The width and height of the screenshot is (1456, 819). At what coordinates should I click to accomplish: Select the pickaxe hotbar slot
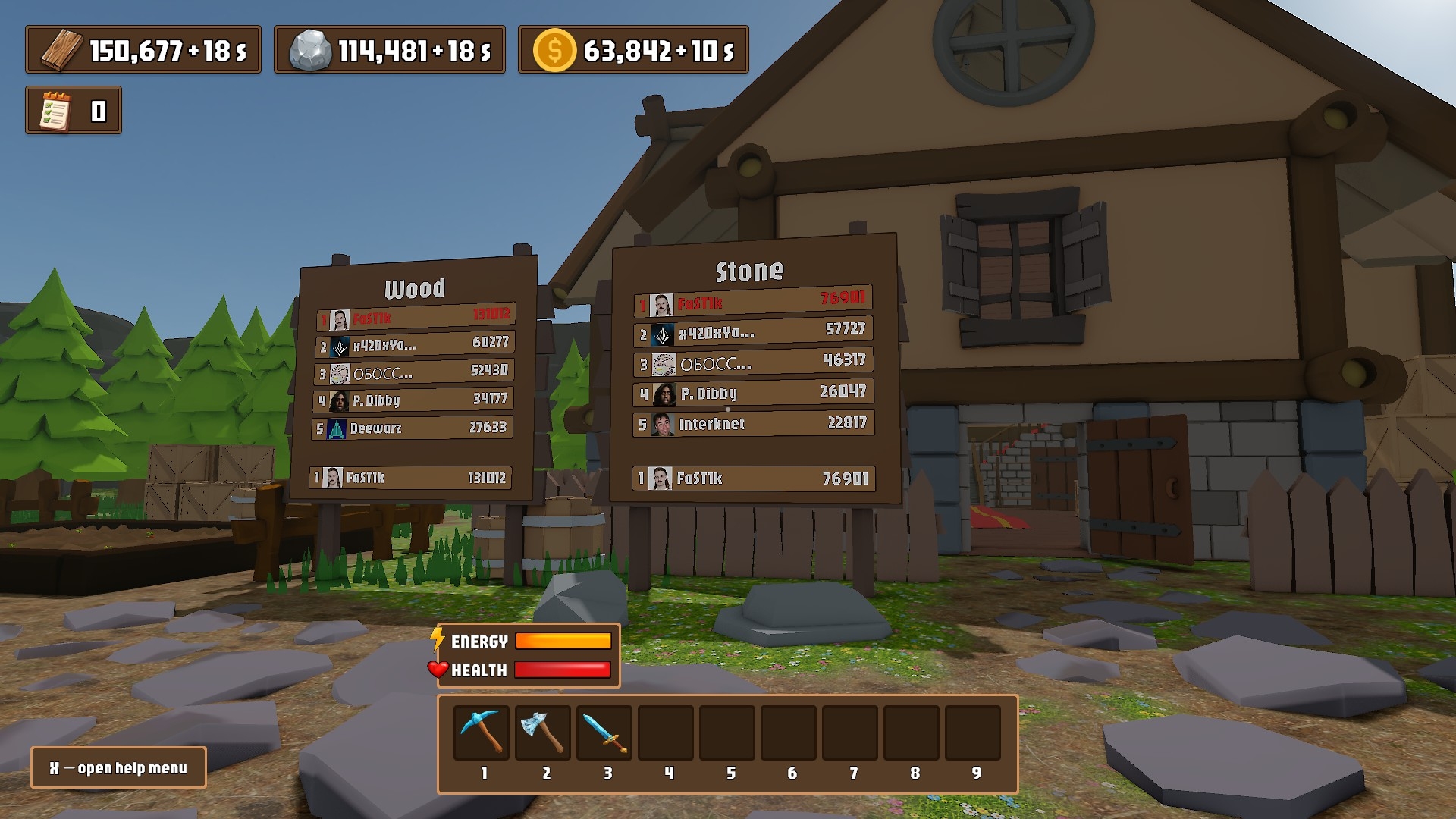click(482, 733)
